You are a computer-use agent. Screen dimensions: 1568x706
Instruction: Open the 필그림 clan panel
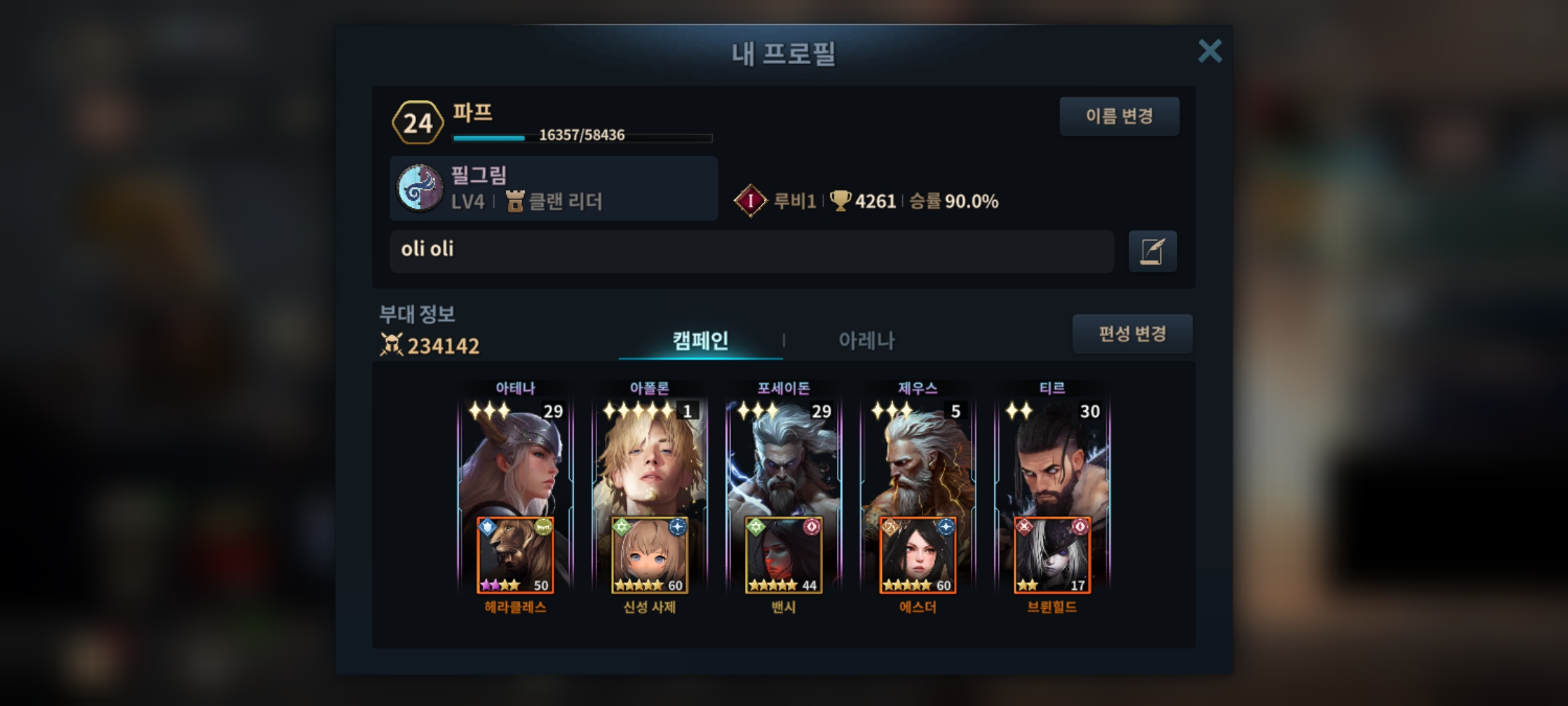tap(553, 188)
